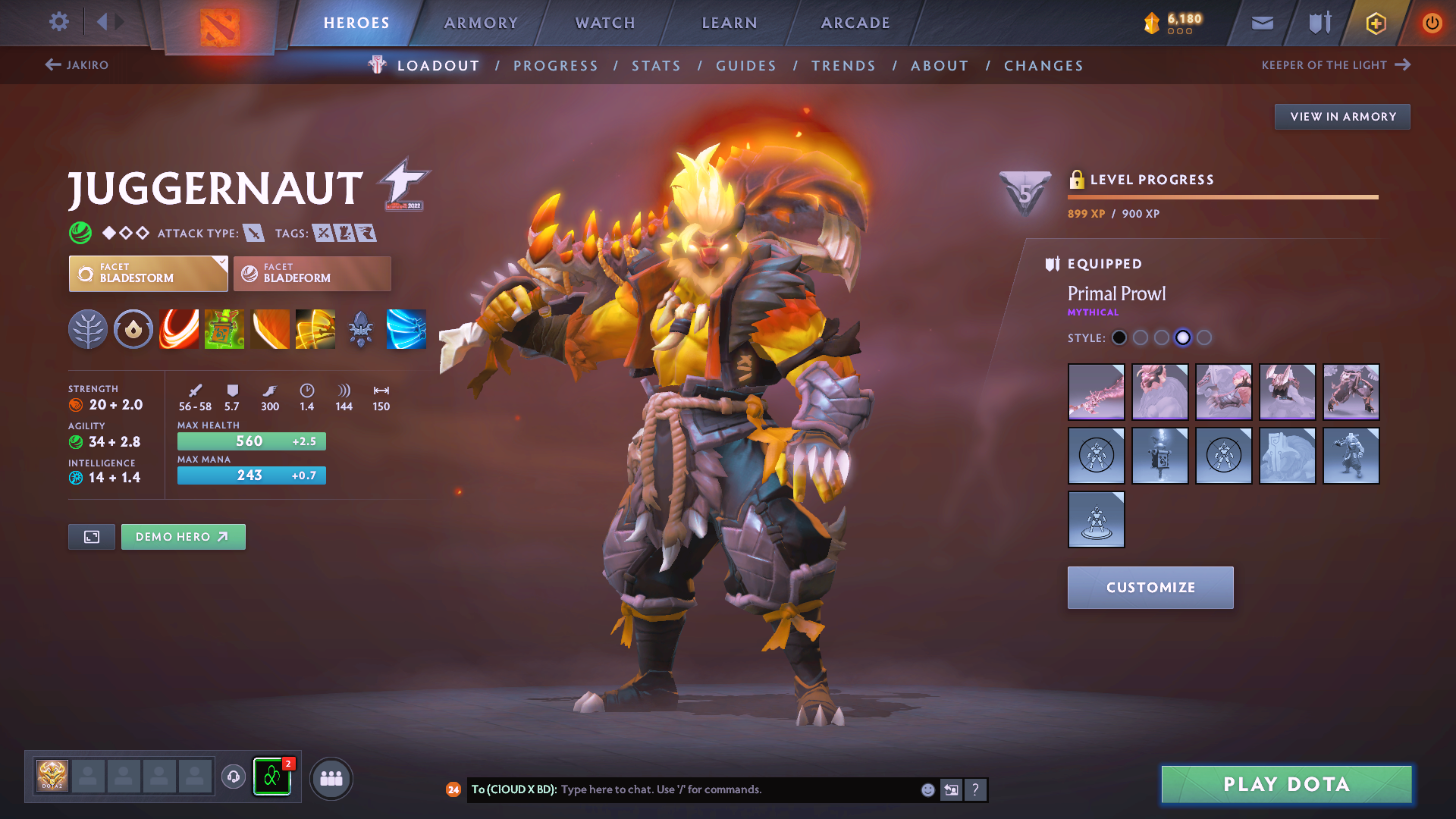The width and height of the screenshot is (1456, 819).
Task: Switch to the Armory tab
Action: [x=481, y=23]
